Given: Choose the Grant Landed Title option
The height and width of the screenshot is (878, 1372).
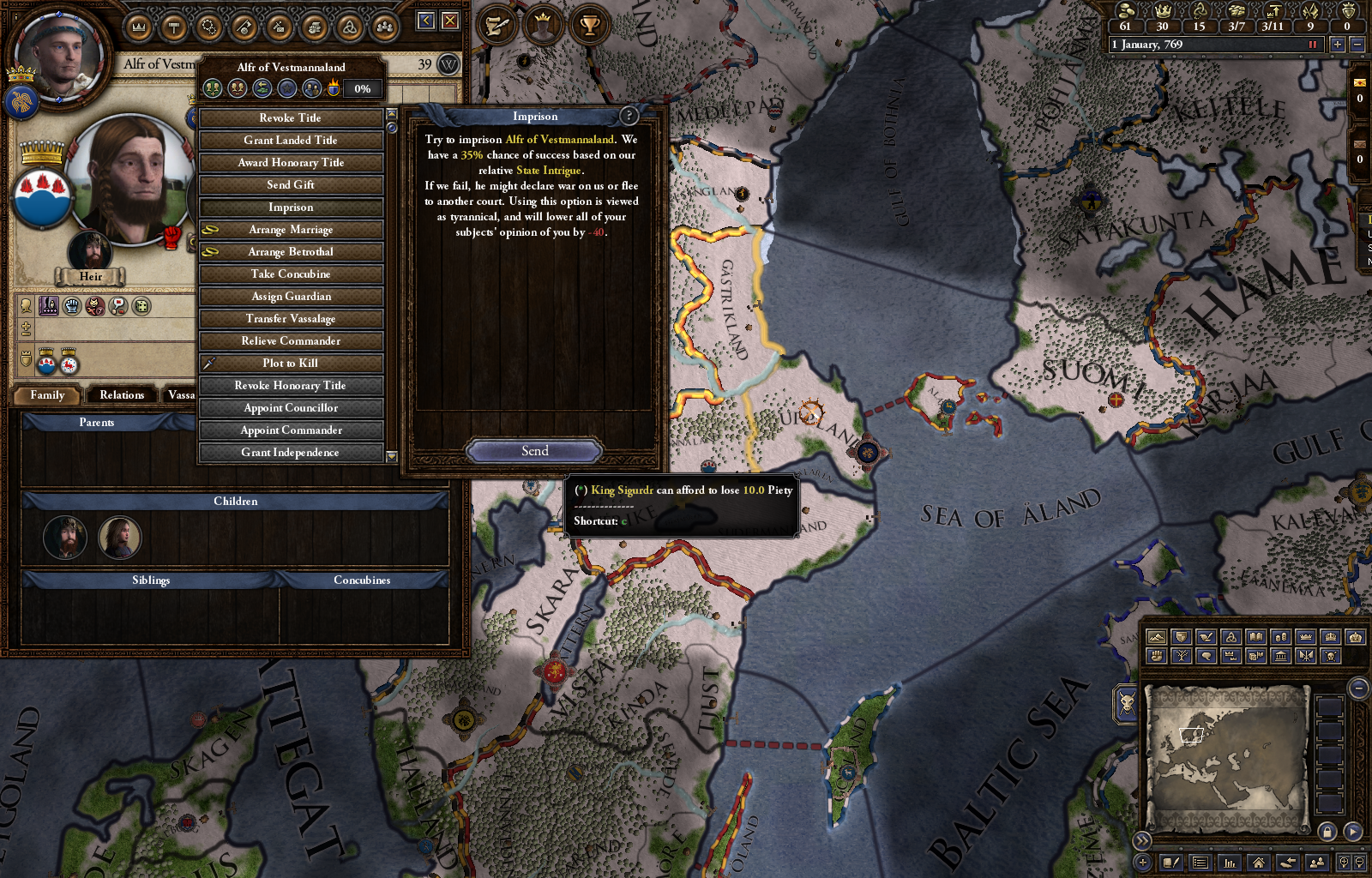Looking at the screenshot, I should [x=291, y=140].
